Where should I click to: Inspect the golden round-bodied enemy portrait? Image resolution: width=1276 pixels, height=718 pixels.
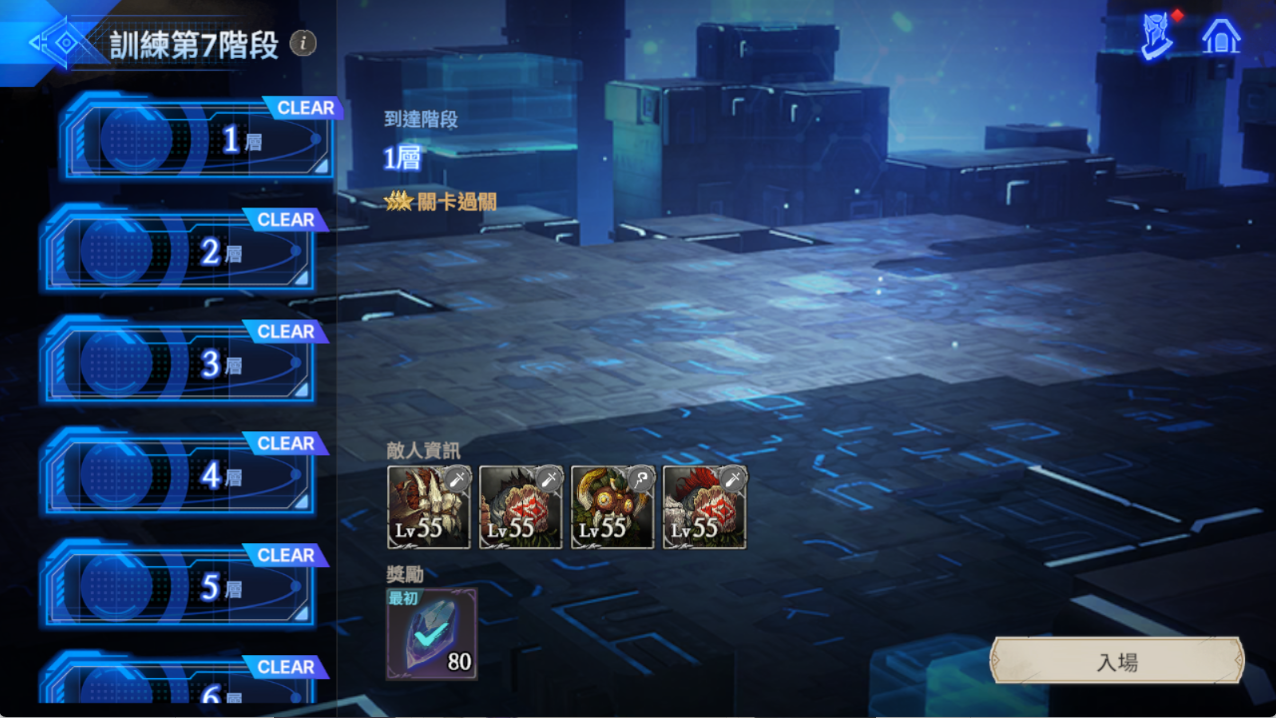pyautogui.click(x=613, y=507)
